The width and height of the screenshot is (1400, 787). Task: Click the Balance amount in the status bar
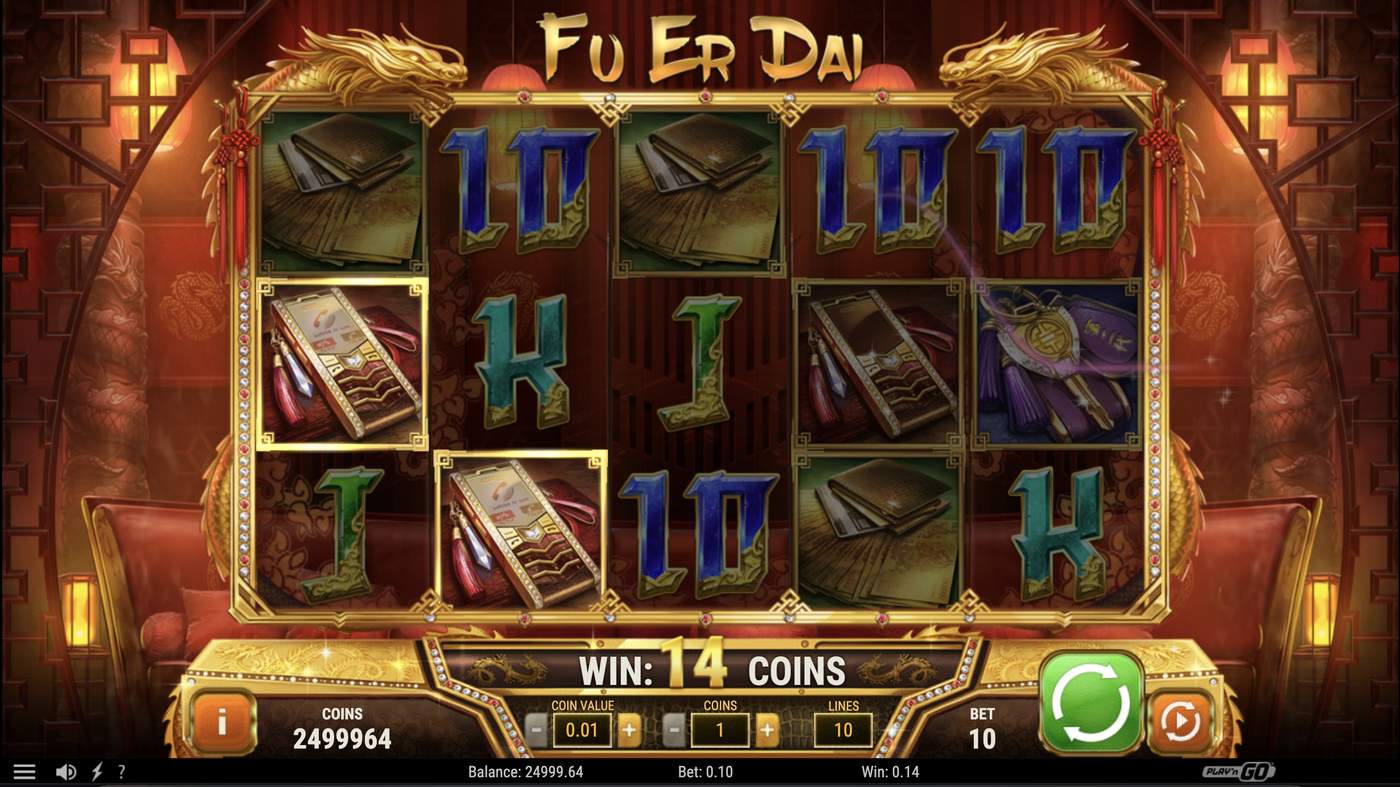click(x=525, y=771)
